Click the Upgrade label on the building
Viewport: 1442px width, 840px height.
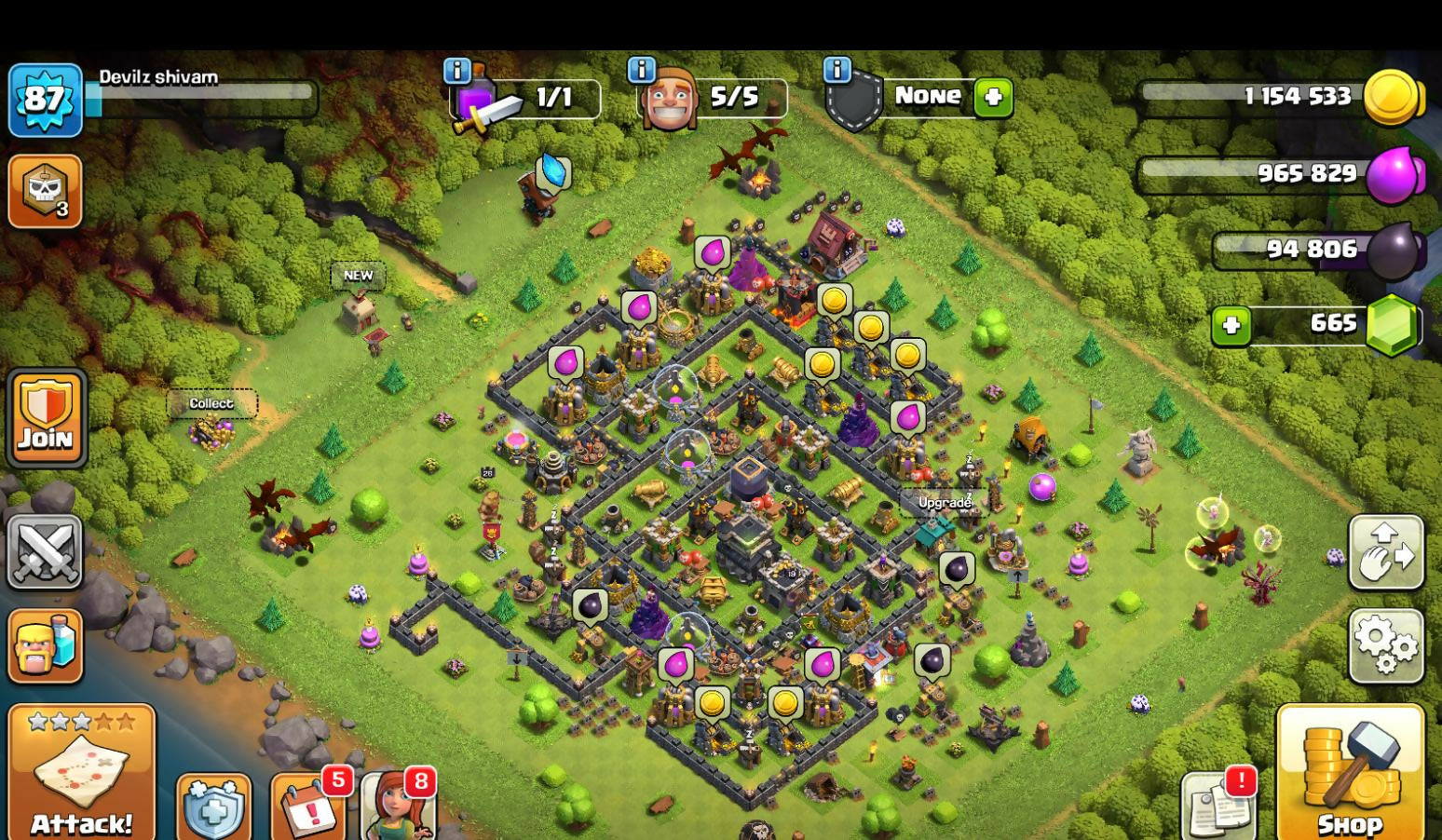tap(945, 503)
